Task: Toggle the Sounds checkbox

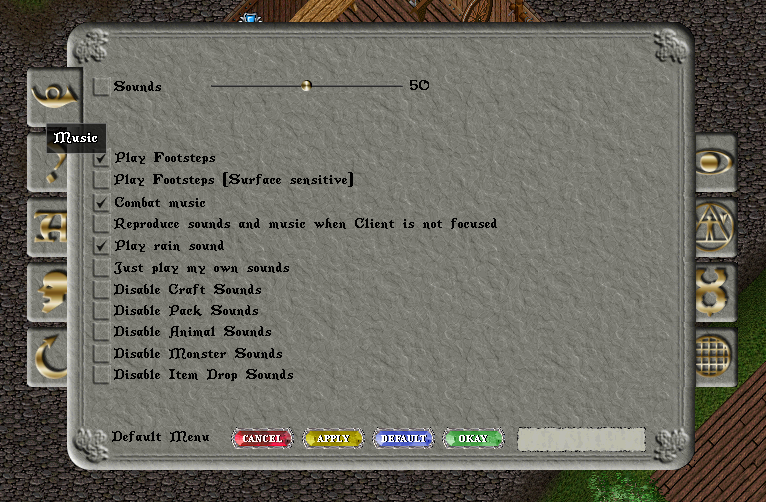Action: click(x=101, y=87)
